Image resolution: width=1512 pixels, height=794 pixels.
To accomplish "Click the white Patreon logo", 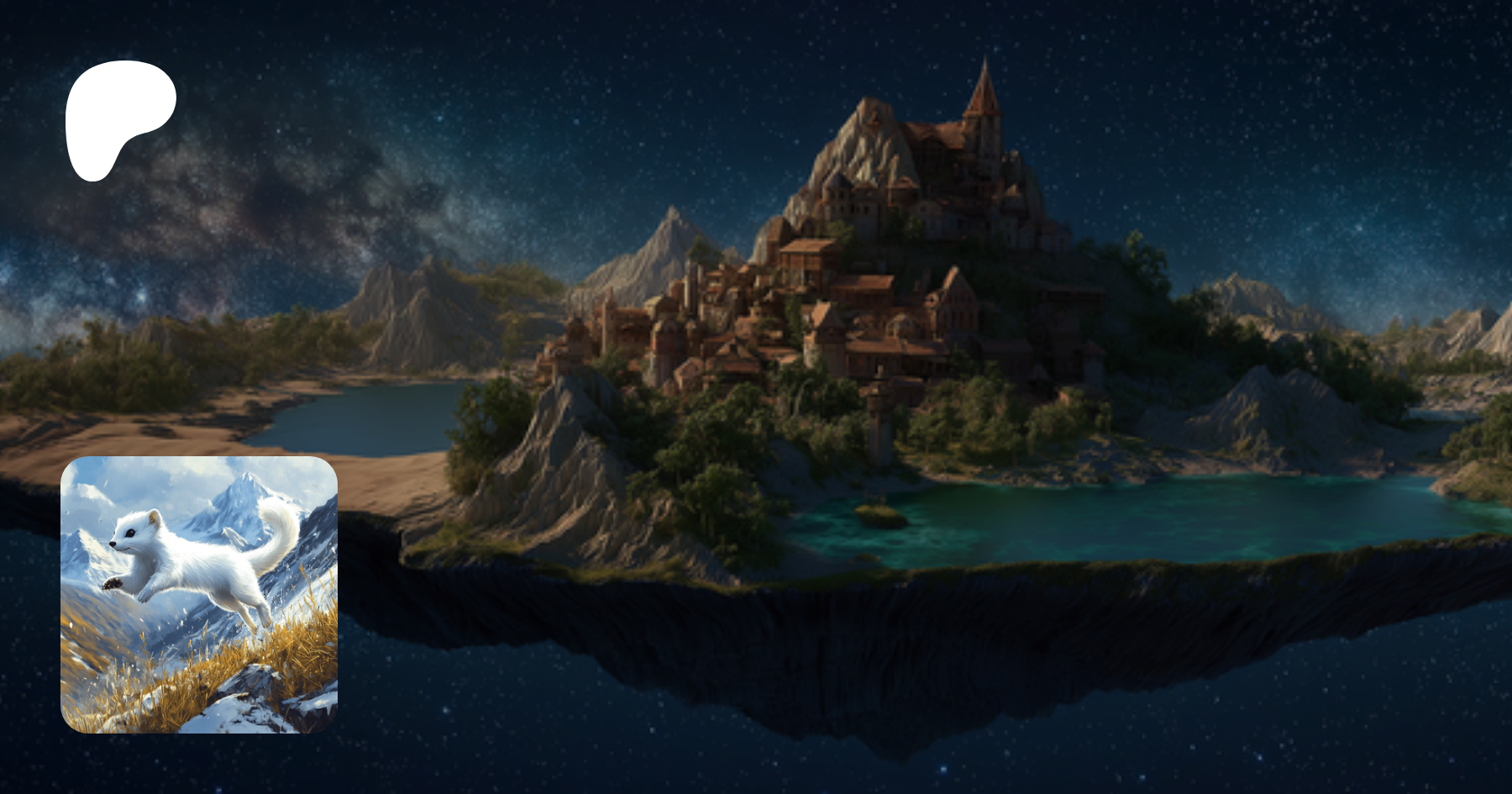I will pos(118,116).
